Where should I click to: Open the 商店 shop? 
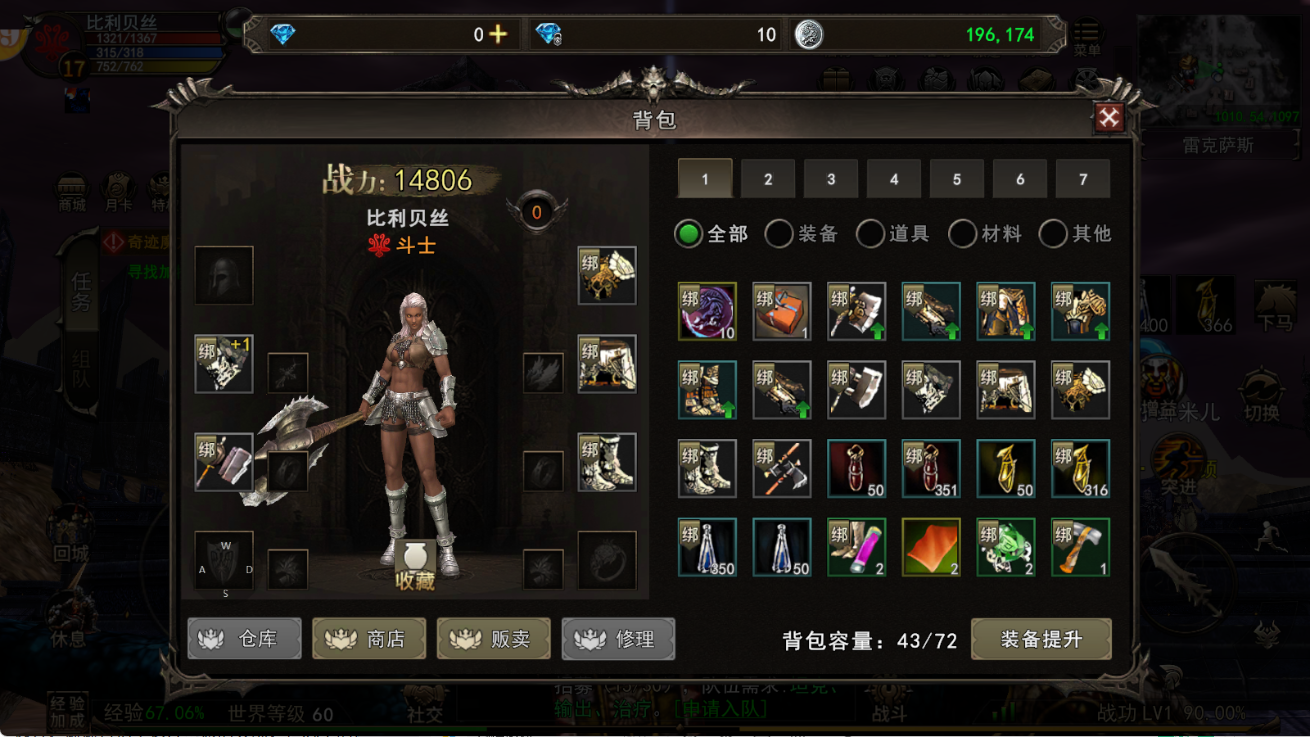(369, 639)
